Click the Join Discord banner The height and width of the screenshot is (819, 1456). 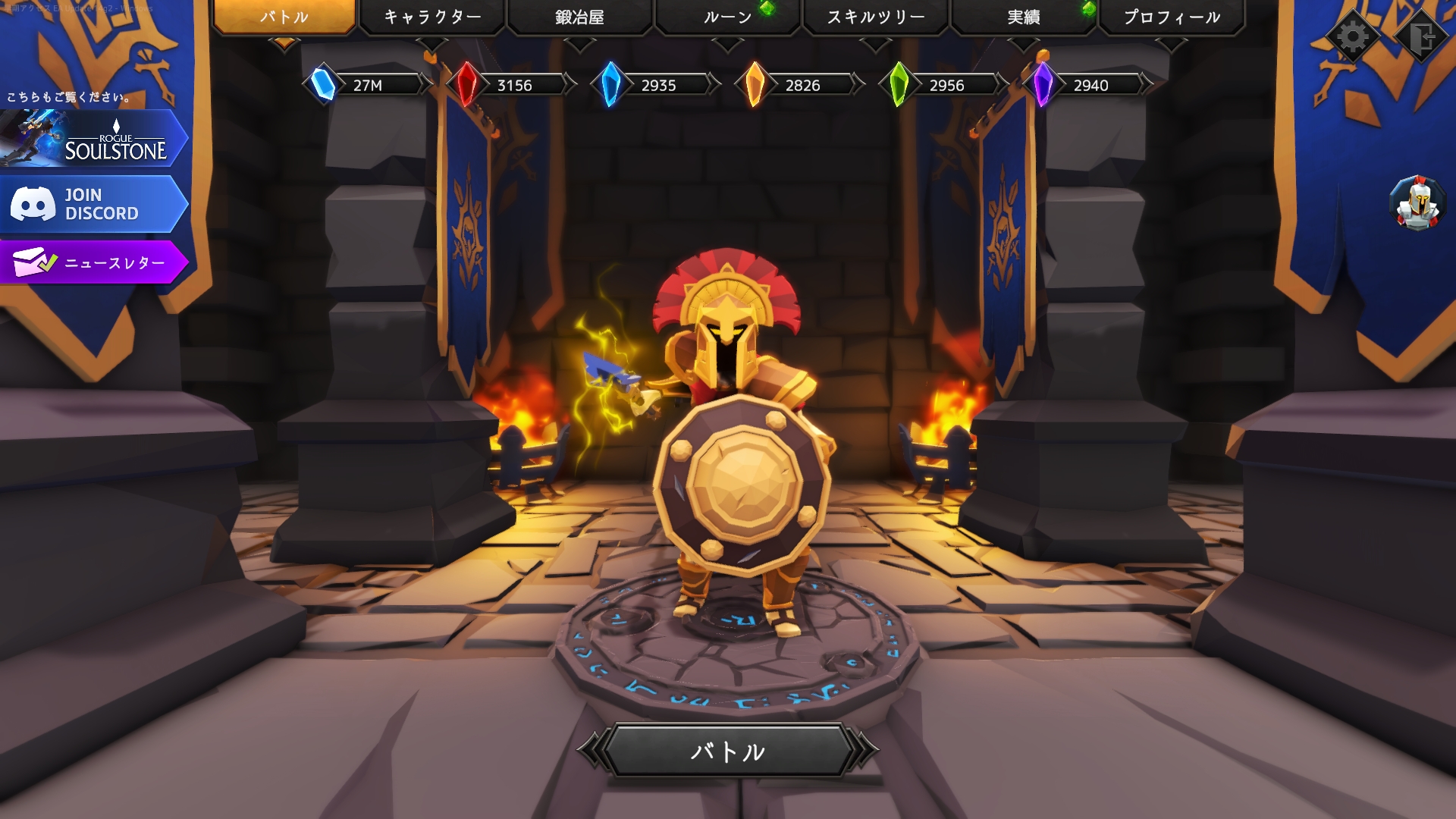(x=93, y=204)
